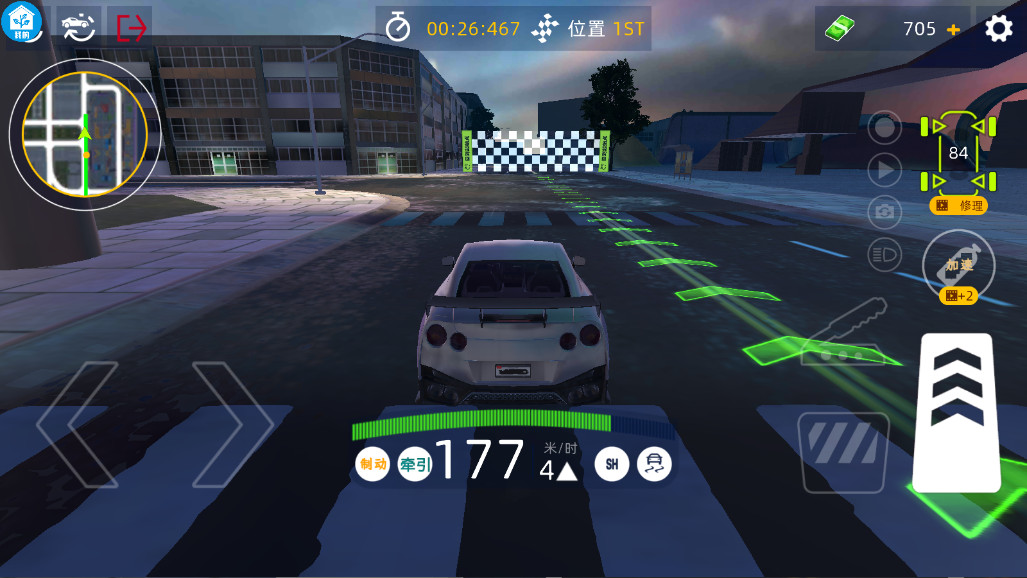Steer left with the left arrow

tap(77, 424)
